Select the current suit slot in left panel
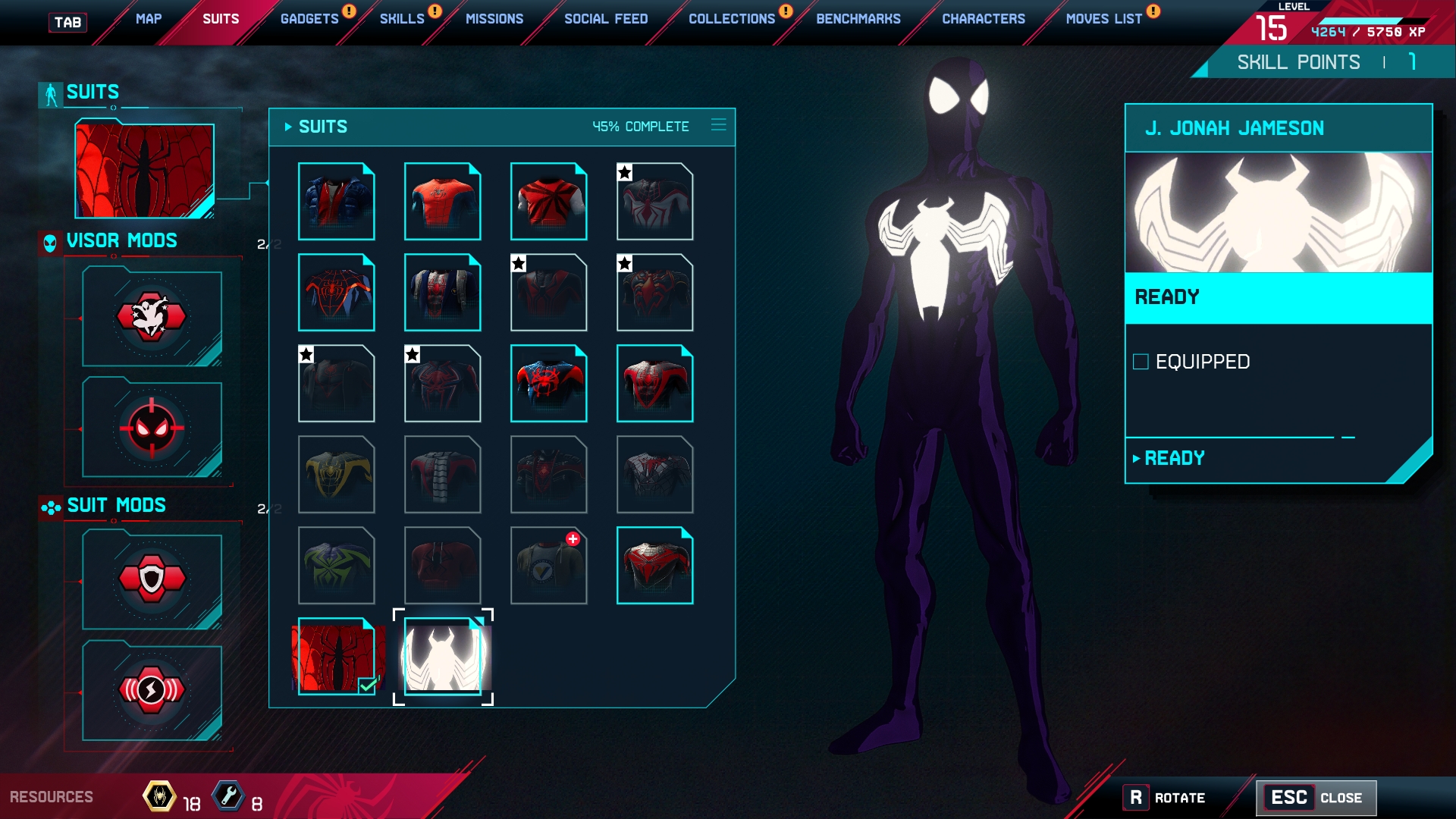 pos(144,171)
